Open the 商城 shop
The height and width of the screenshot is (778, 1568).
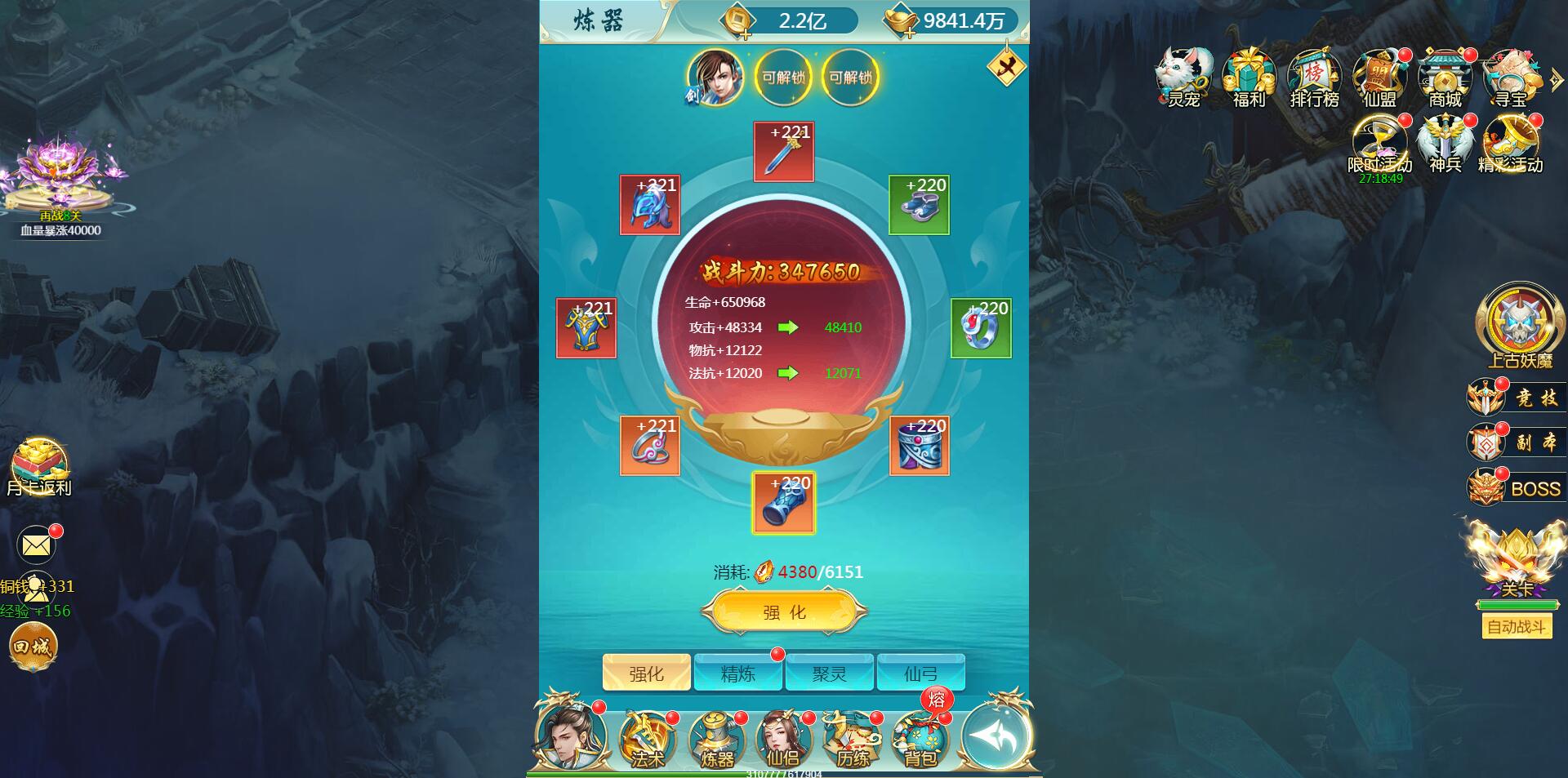point(1445,79)
